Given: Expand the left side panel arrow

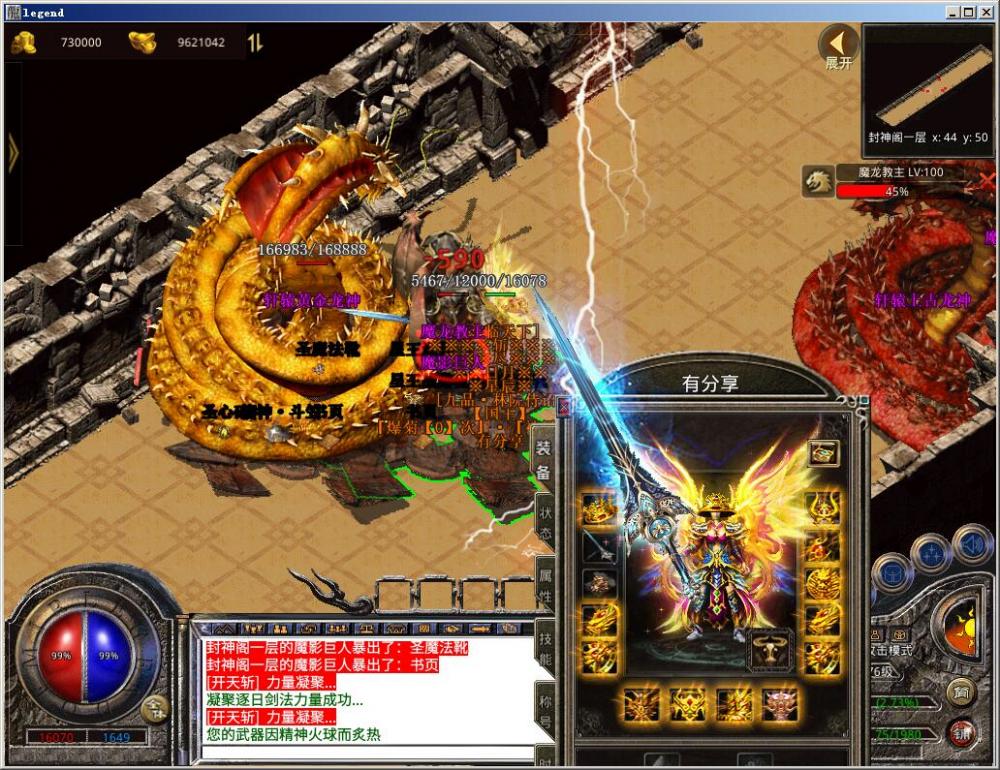Looking at the screenshot, I should click(13, 152).
